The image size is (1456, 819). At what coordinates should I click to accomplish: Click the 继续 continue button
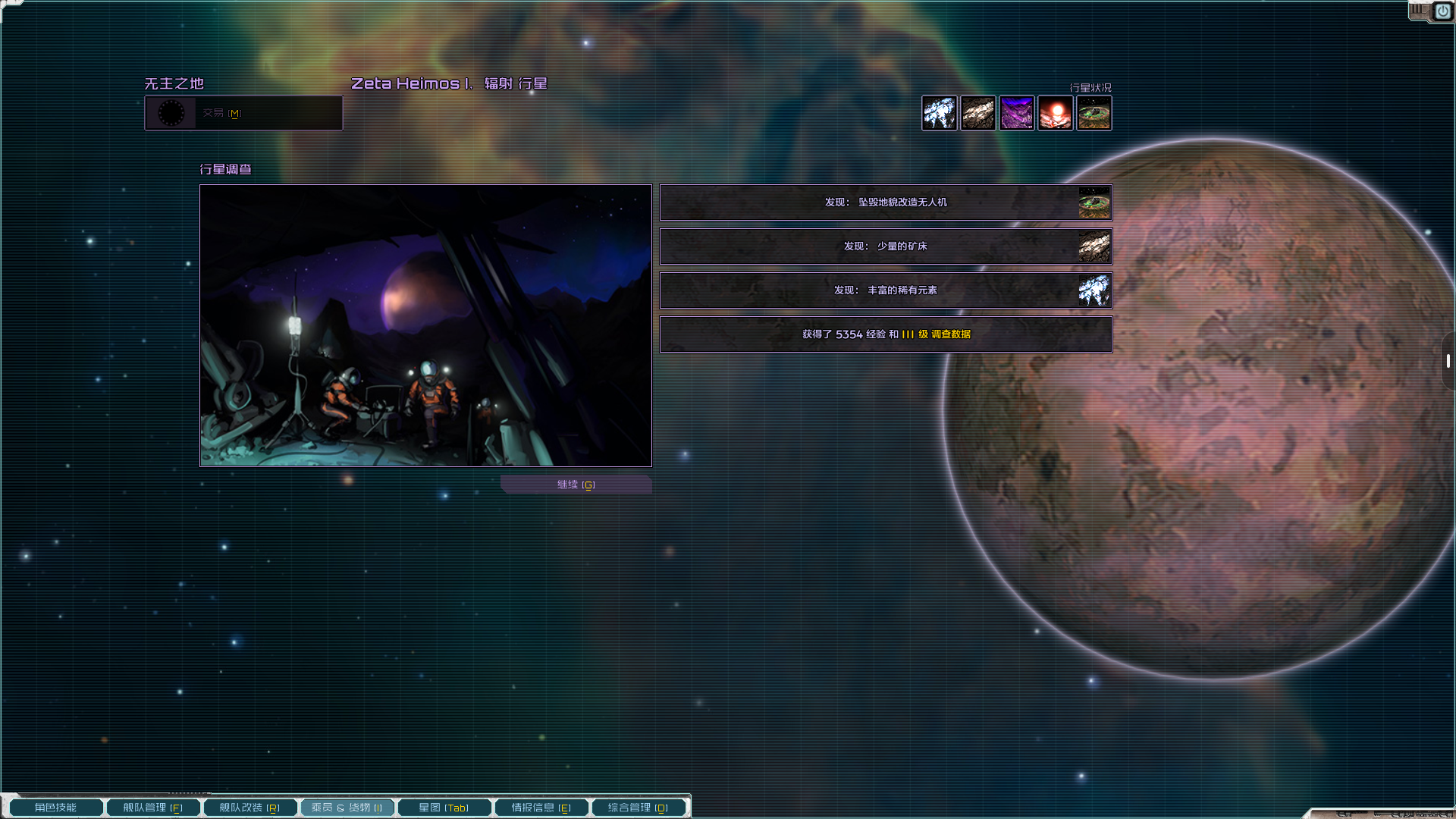(x=576, y=485)
